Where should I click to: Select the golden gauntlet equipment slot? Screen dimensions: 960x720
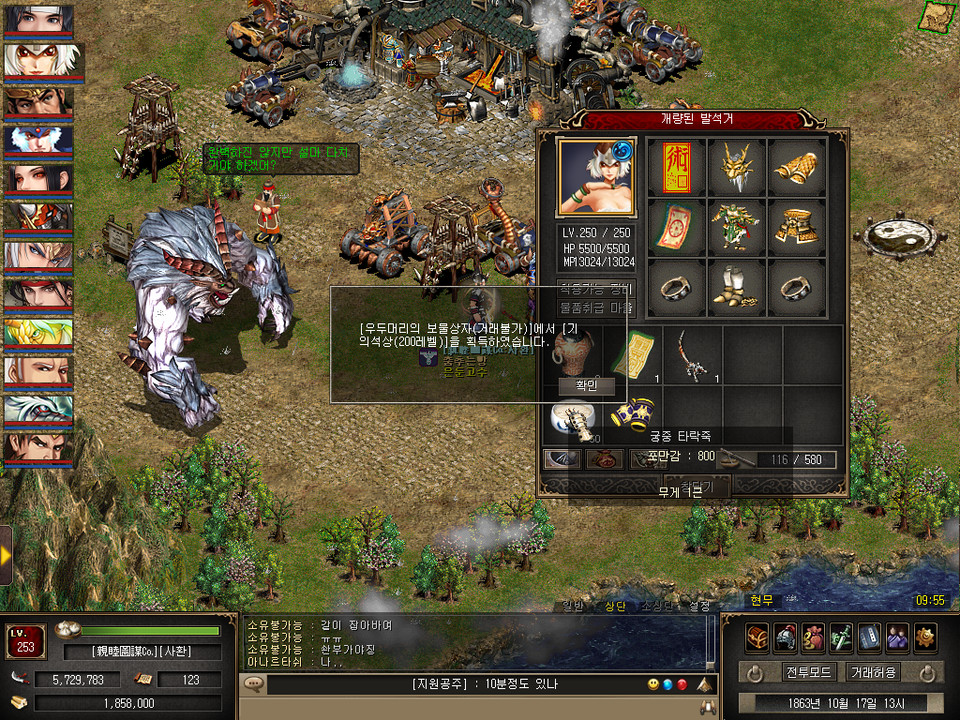pos(797,167)
